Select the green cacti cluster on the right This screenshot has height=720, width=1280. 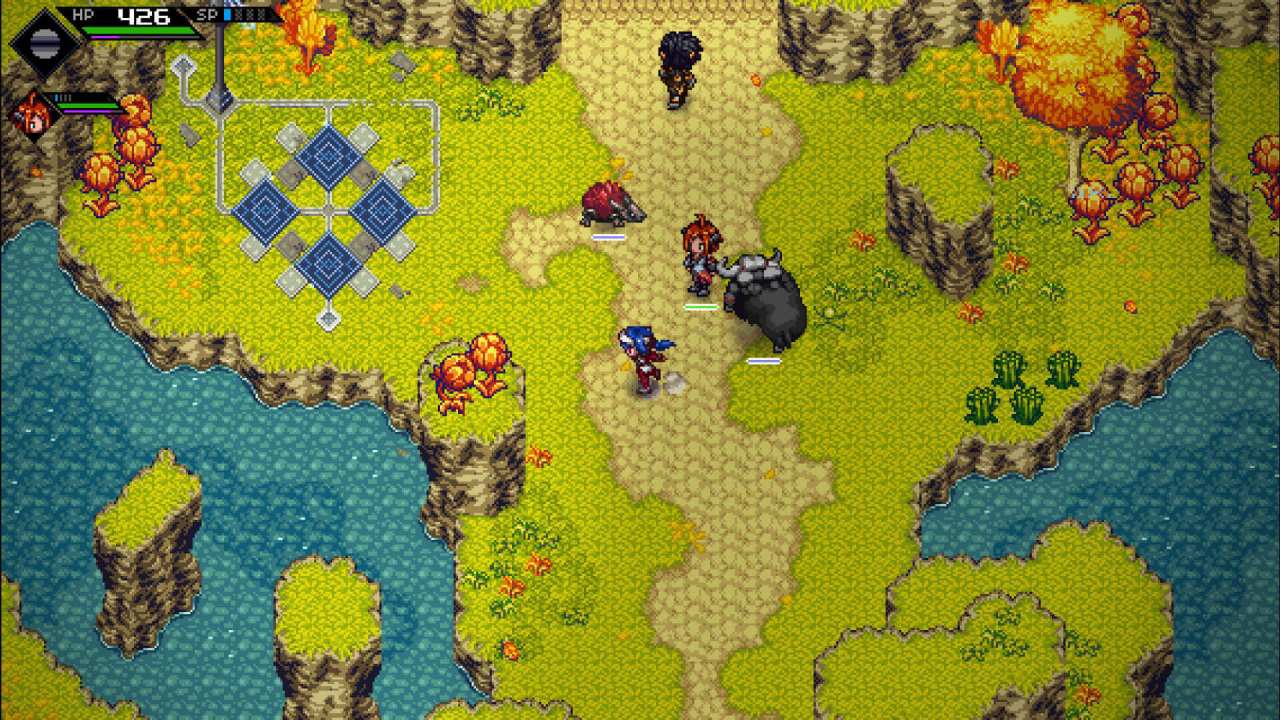[1015, 385]
